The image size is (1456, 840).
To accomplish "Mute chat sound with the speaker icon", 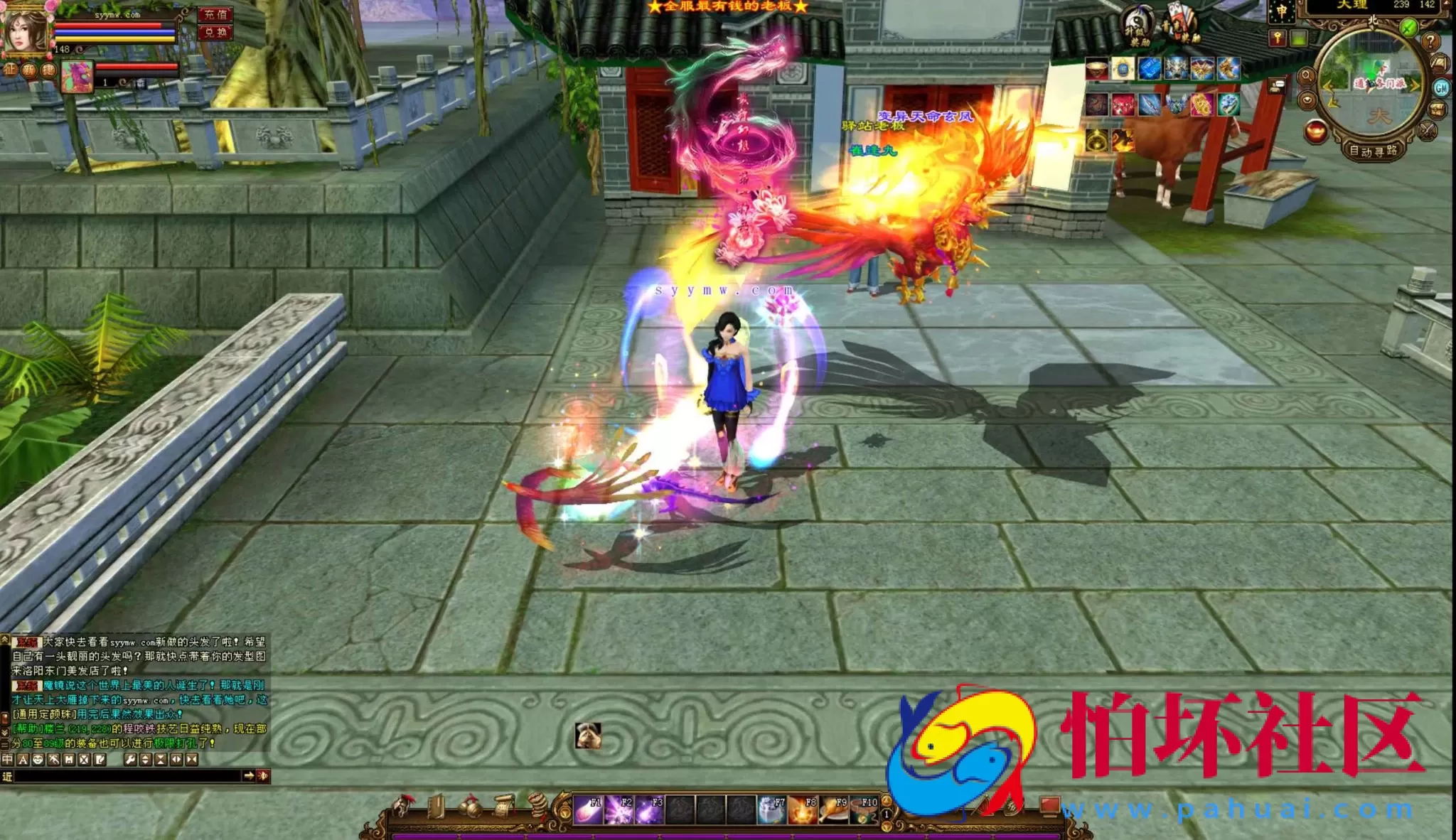I will coord(262,776).
